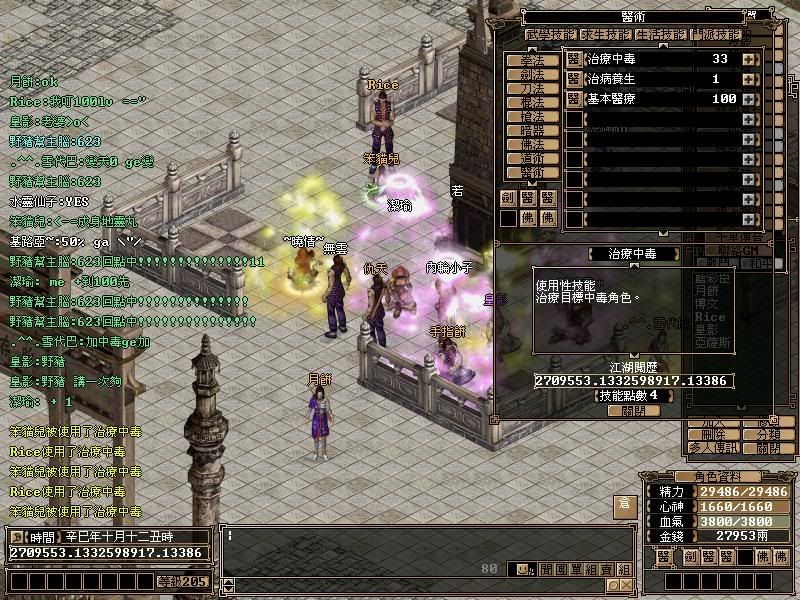Click the 基本醫療 skill icon
This screenshot has height=600, width=800.
574,99
